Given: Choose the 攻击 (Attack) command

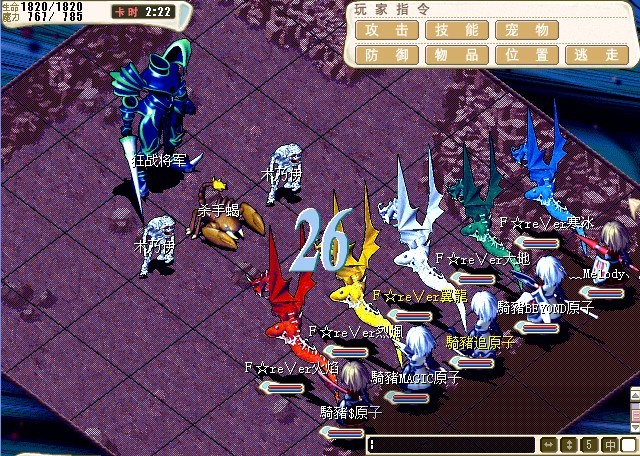Looking at the screenshot, I should pos(386,30).
